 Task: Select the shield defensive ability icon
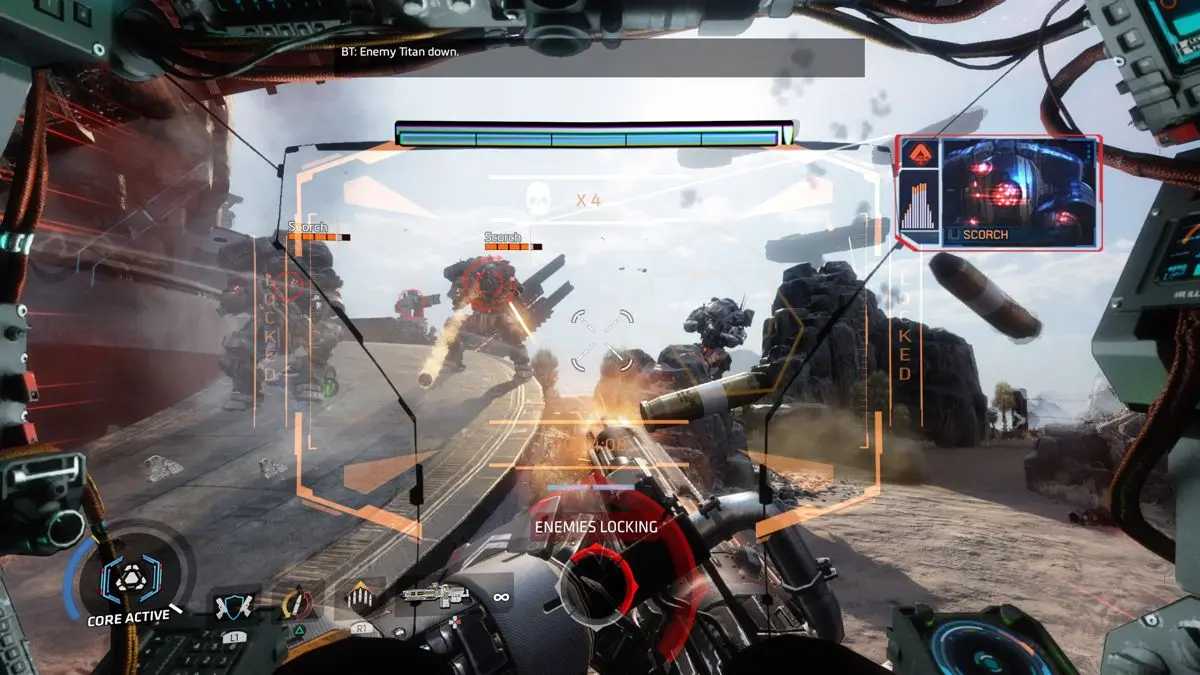pyautogui.click(x=234, y=606)
